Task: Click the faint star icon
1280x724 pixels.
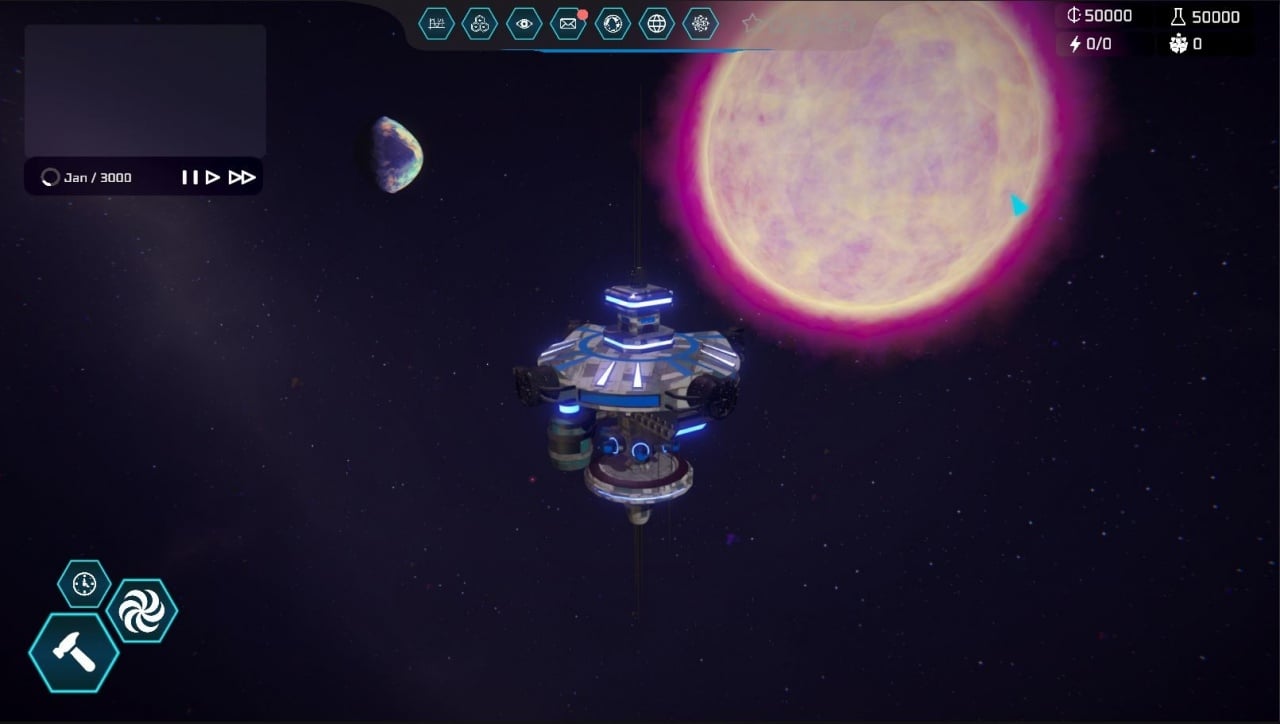Action: click(752, 22)
